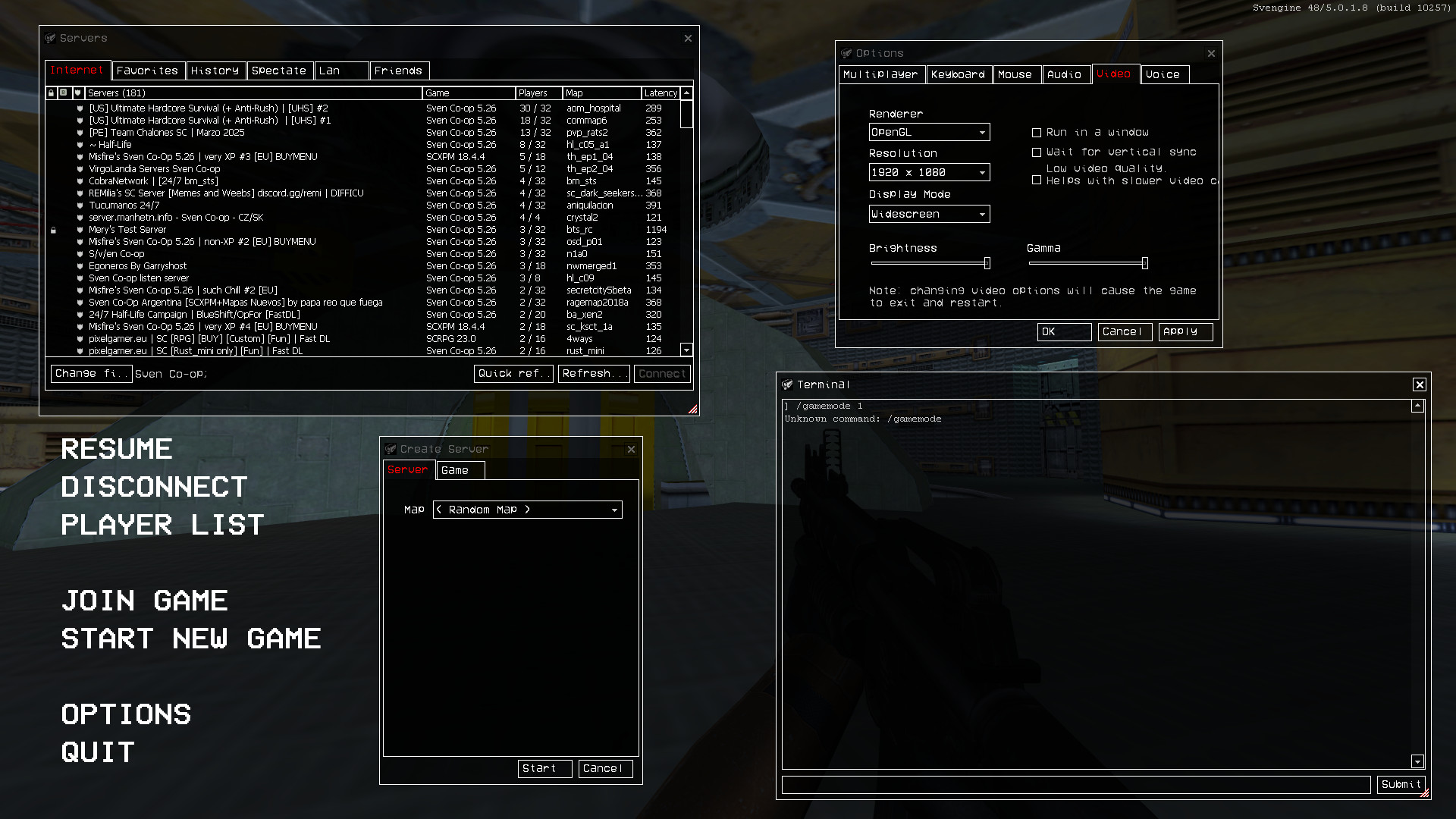The height and width of the screenshot is (819, 1456).
Task: Click Start in the Create Server dialog
Action: click(x=544, y=768)
